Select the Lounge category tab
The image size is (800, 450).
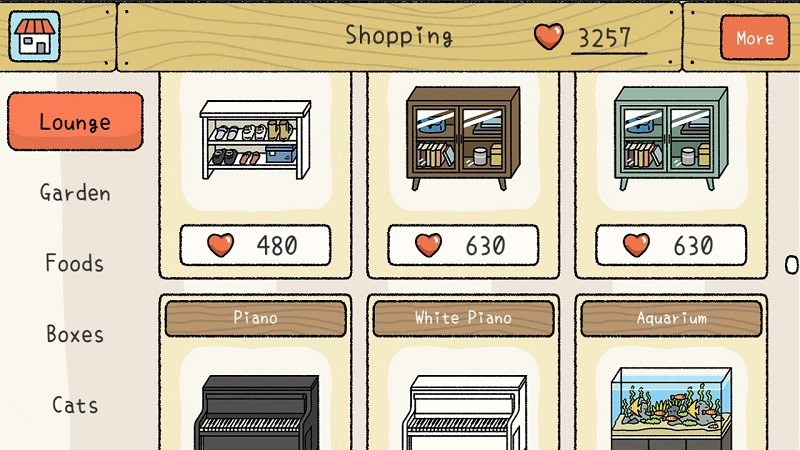75,122
